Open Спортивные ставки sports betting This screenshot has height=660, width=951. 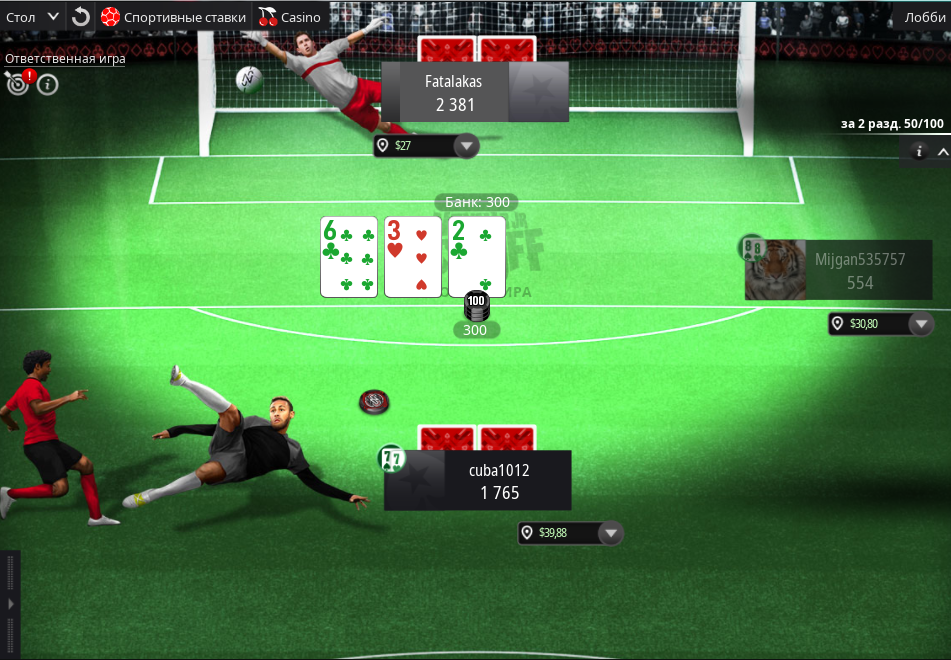(x=173, y=17)
